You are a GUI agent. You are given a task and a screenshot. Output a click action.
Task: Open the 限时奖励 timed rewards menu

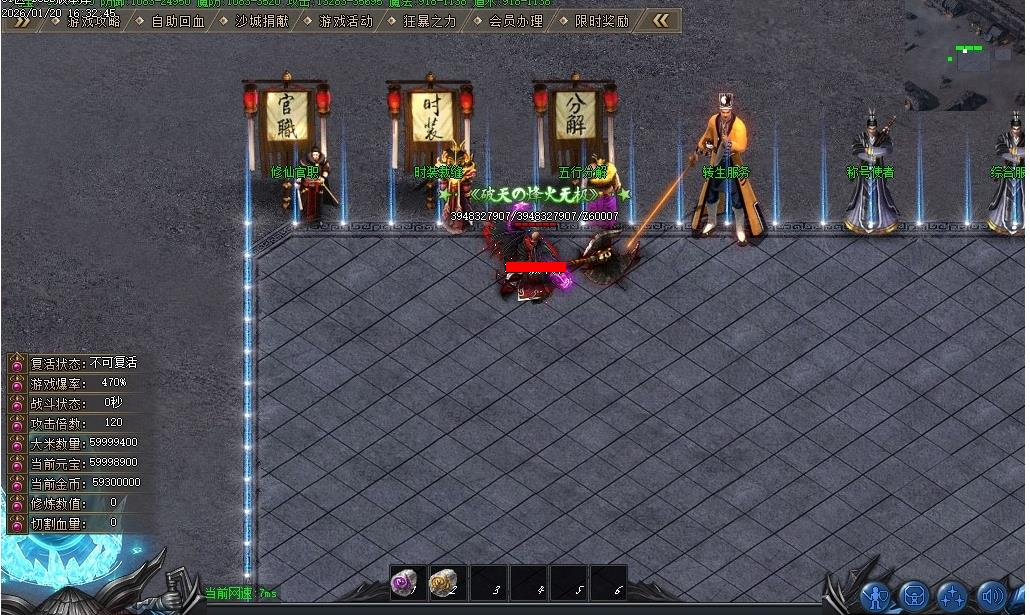coord(601,21)
